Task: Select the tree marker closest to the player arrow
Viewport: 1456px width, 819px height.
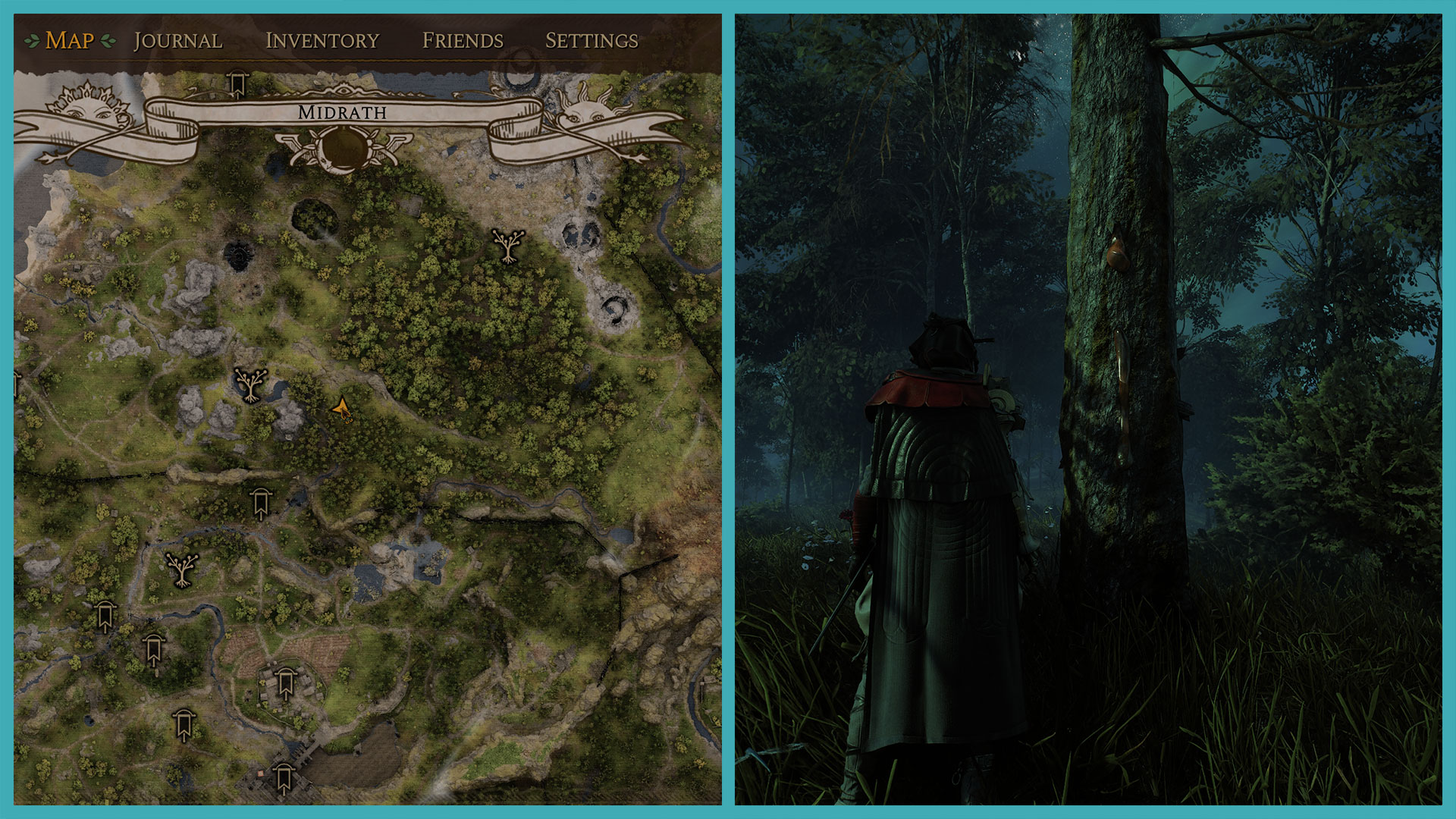Action: [250, 384]
